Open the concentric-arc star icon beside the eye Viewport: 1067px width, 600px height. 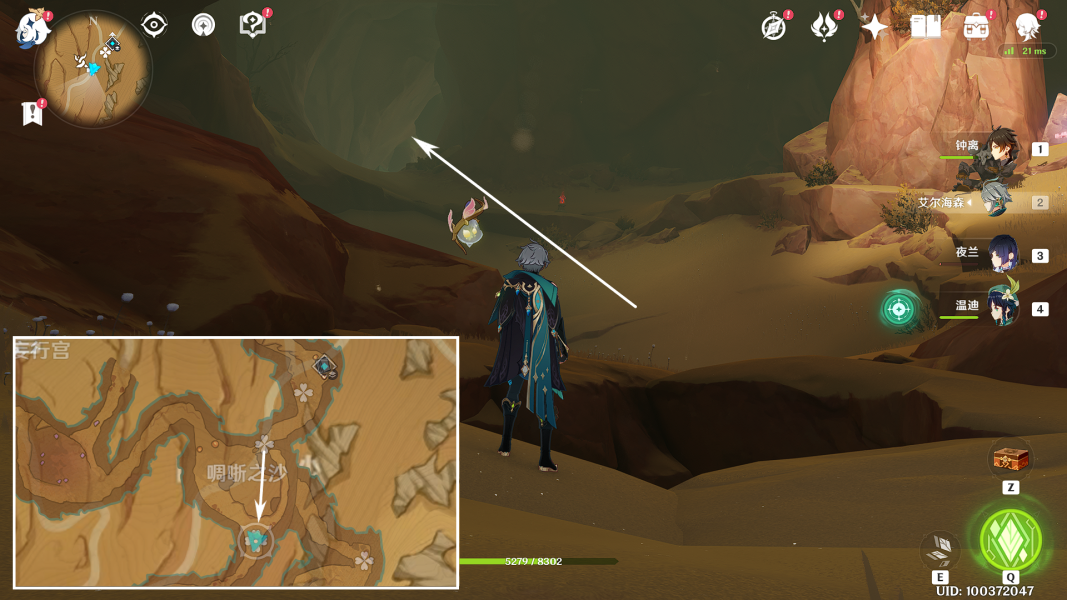coord(203,25)
